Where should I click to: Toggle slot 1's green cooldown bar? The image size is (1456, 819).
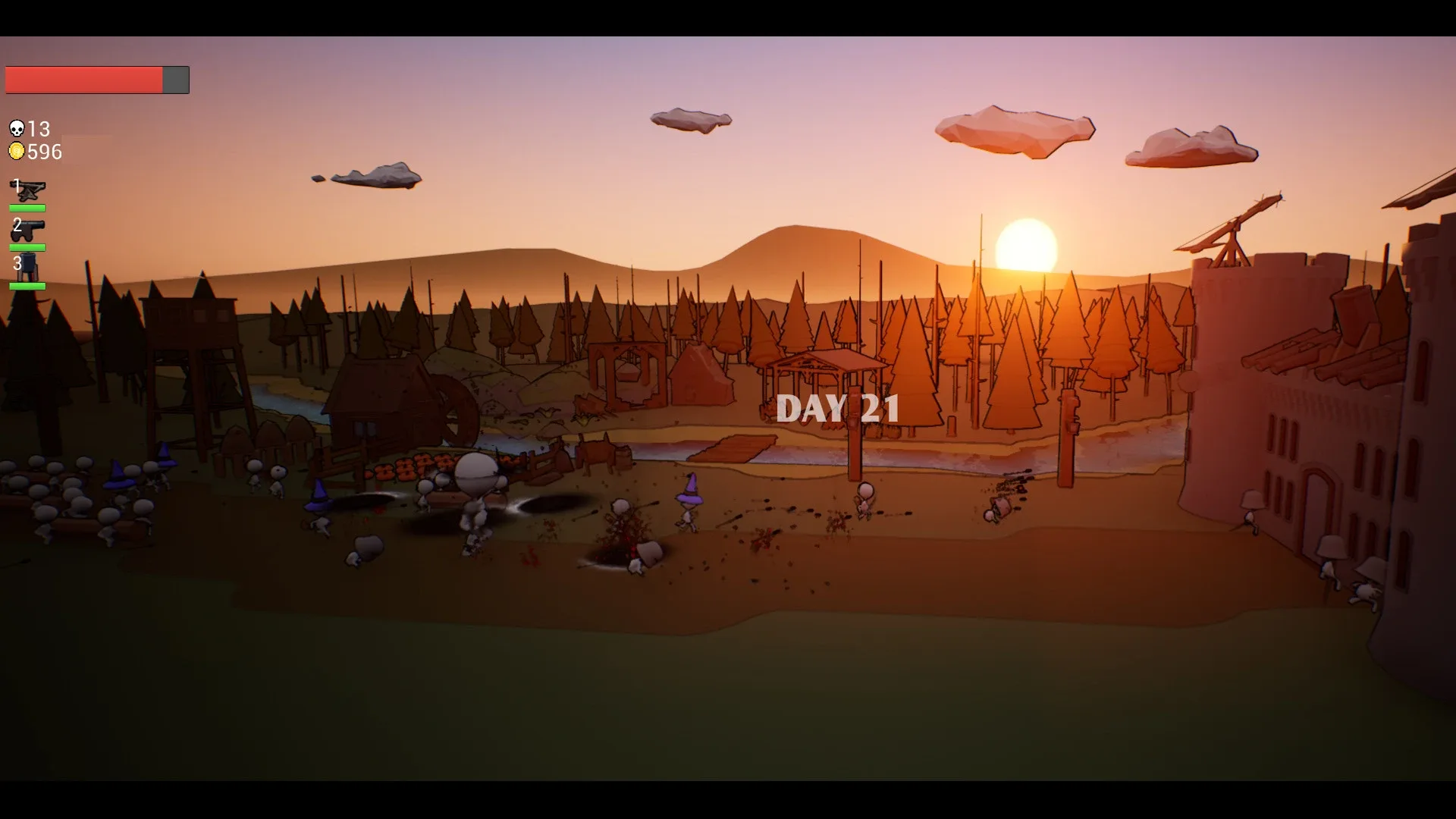point(27,207)
